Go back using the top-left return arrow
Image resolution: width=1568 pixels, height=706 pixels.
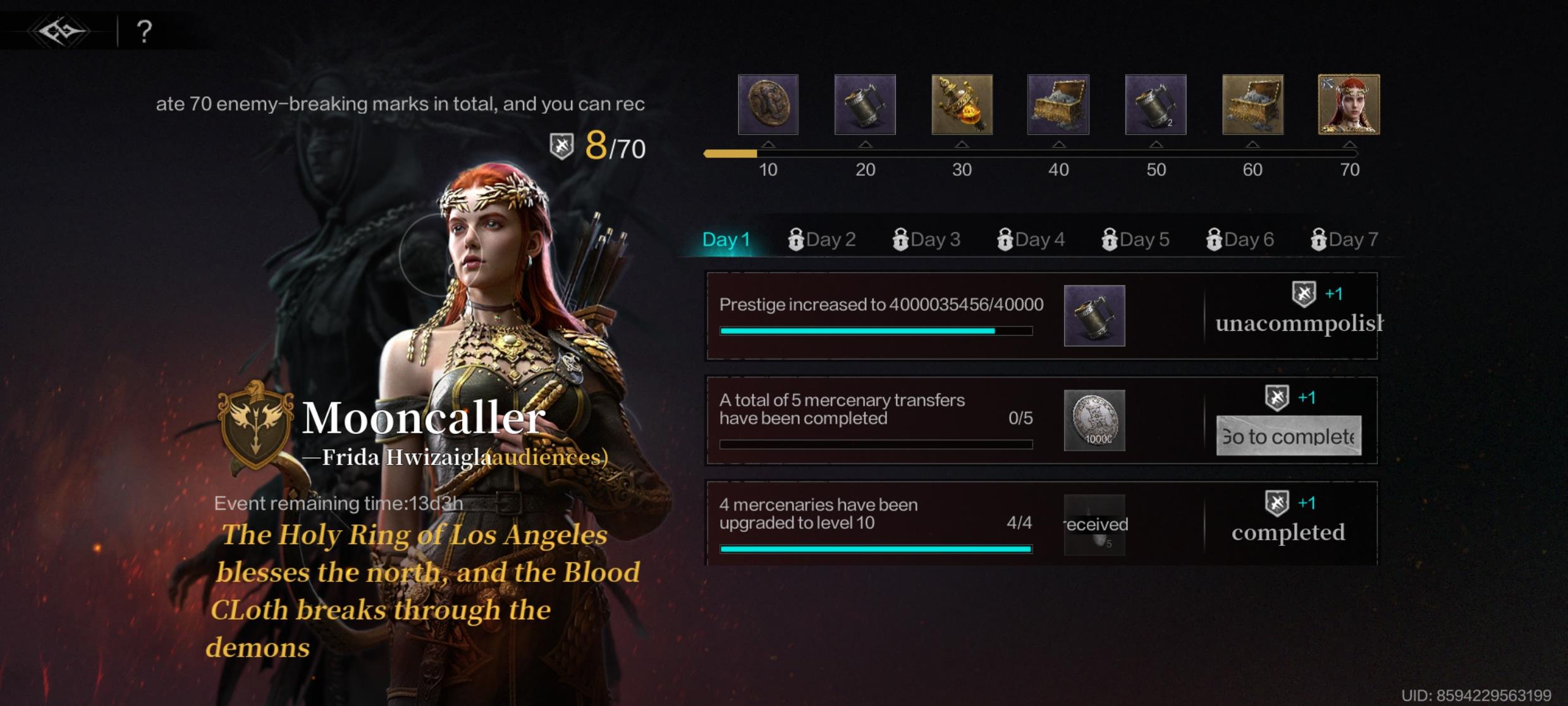tap(61, 31)
